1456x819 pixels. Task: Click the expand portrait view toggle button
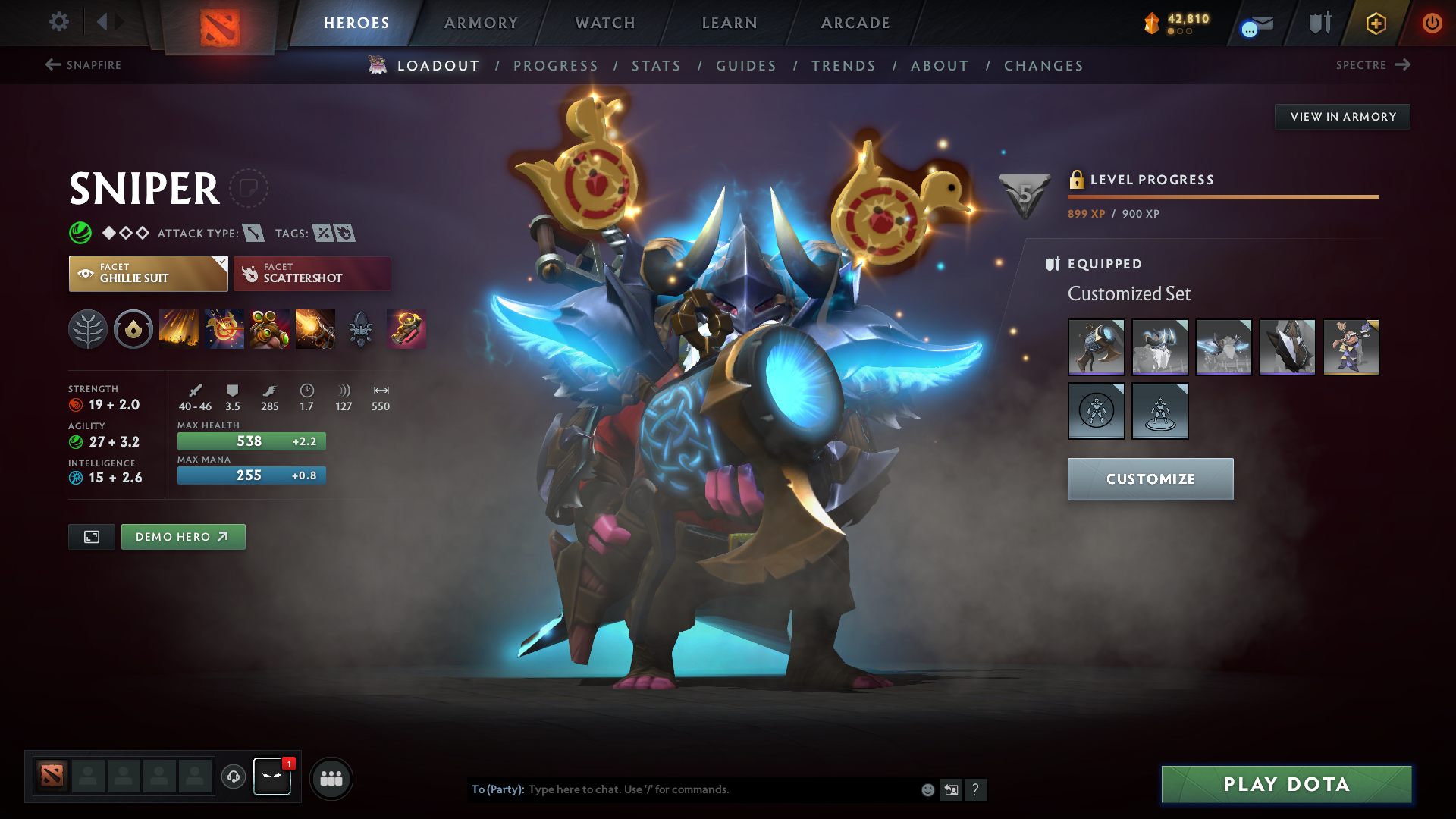pos(91,536)
